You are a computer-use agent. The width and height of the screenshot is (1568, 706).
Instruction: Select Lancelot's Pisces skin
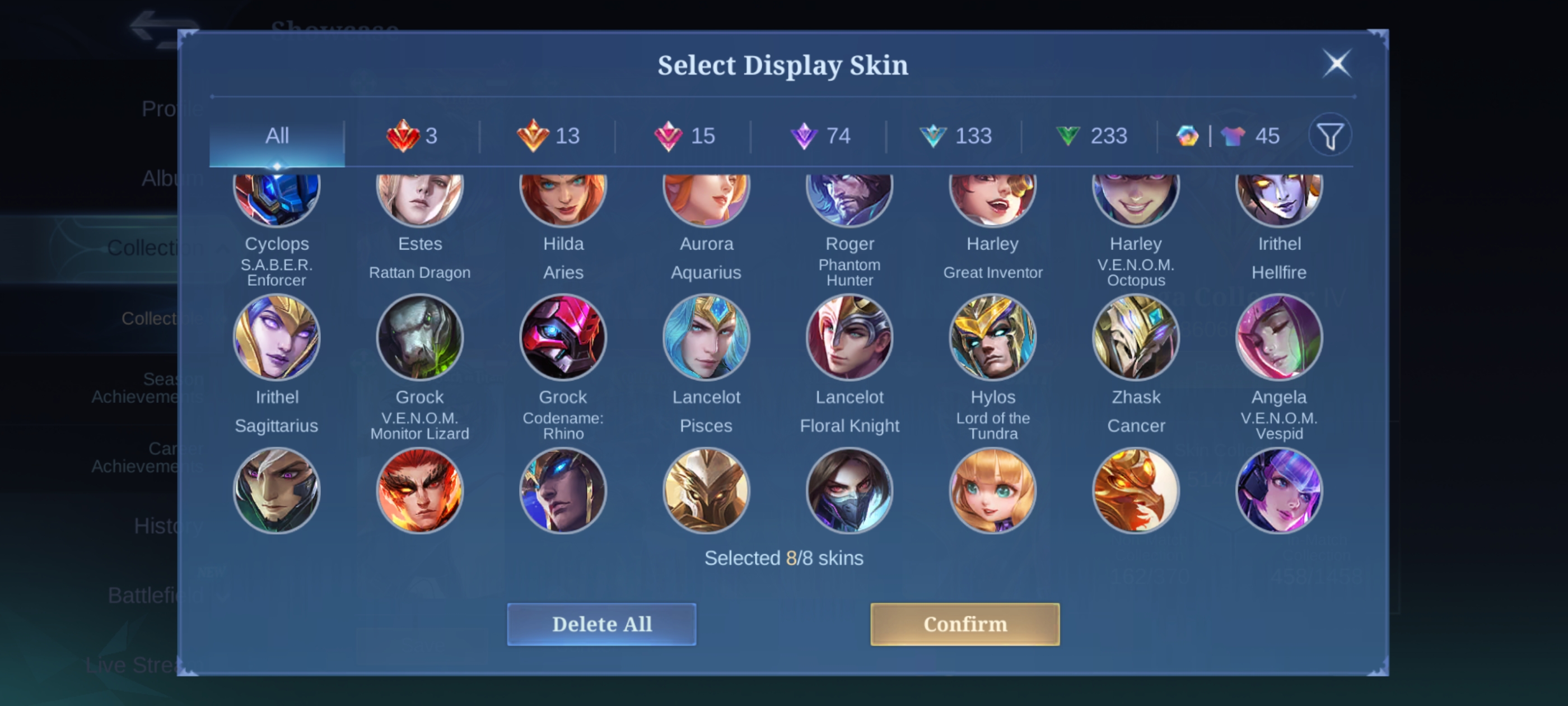click(706, 337)
